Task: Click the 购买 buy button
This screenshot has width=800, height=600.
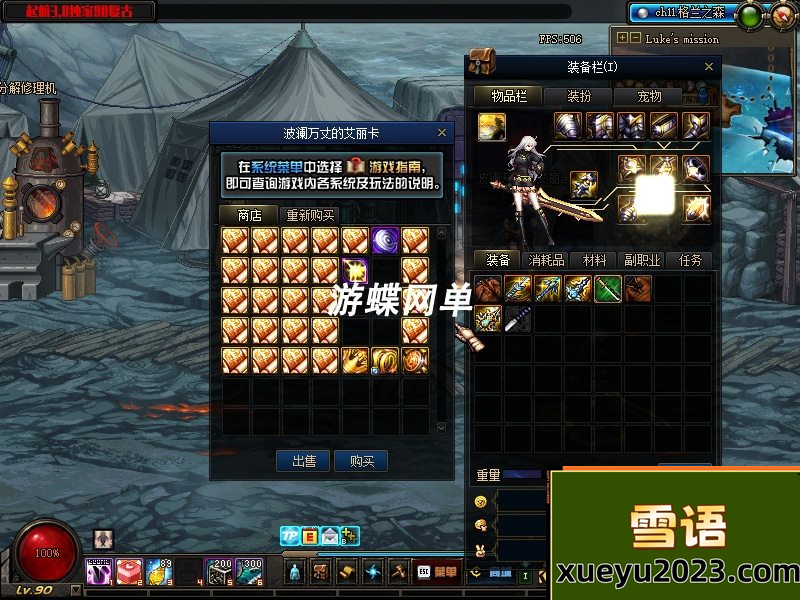Action: pyautogui.click(x=361, y=461)
